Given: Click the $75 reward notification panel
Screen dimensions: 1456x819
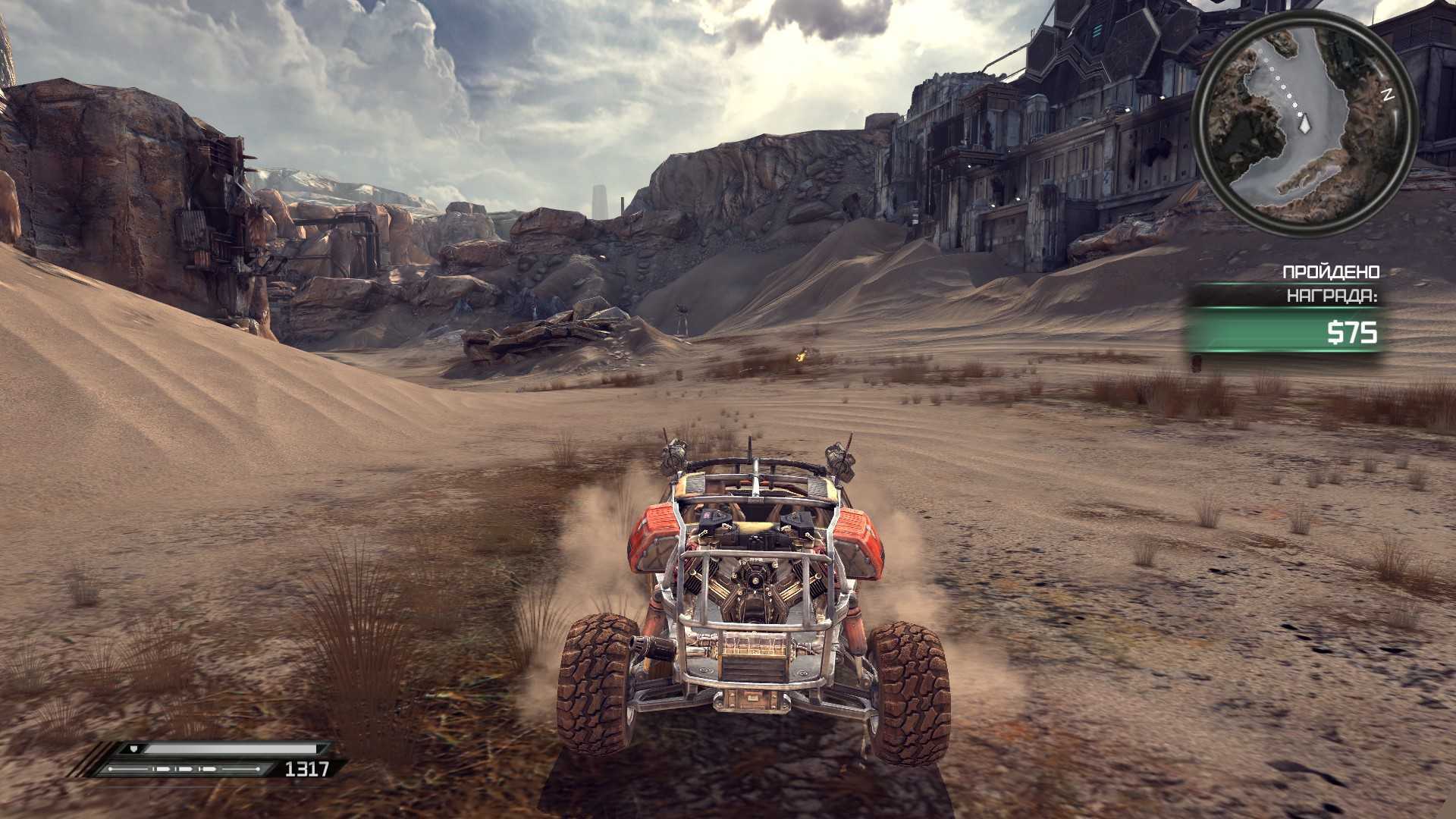Looking at the screenshot, I should 1285,332.
